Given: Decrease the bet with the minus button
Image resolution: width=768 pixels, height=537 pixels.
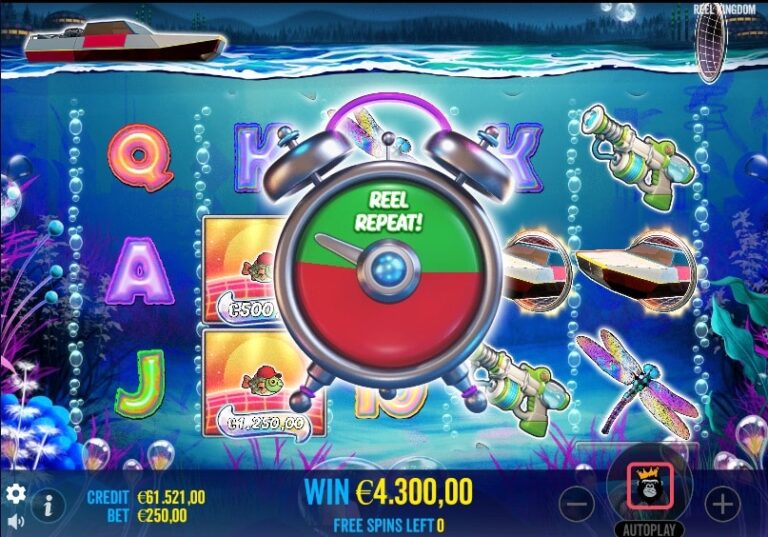Looking at the screenshot, I should tap(578, 502).
